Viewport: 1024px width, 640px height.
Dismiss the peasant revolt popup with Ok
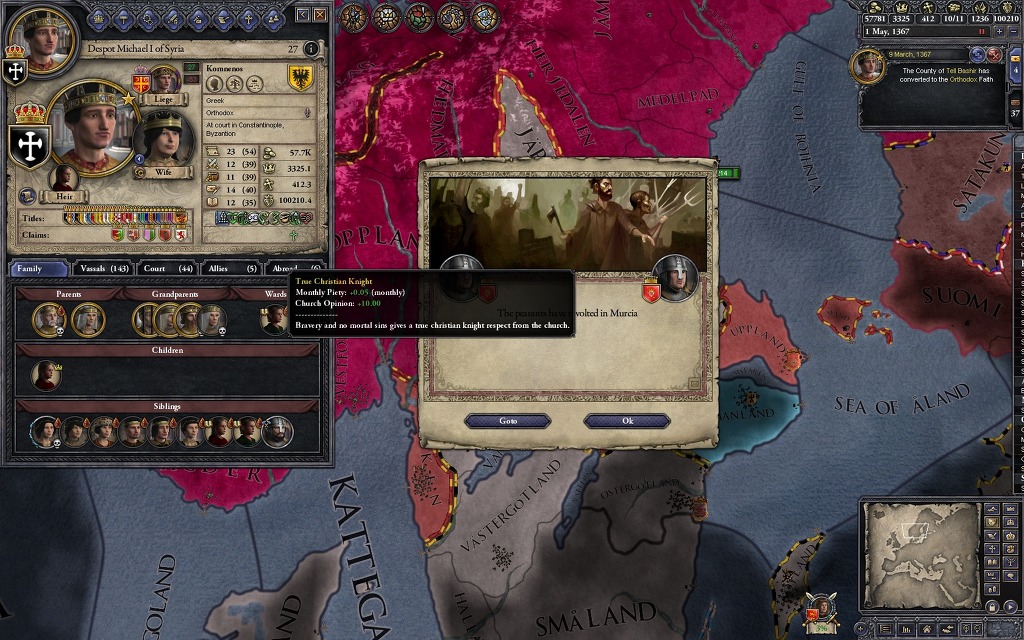pos(627,421)
